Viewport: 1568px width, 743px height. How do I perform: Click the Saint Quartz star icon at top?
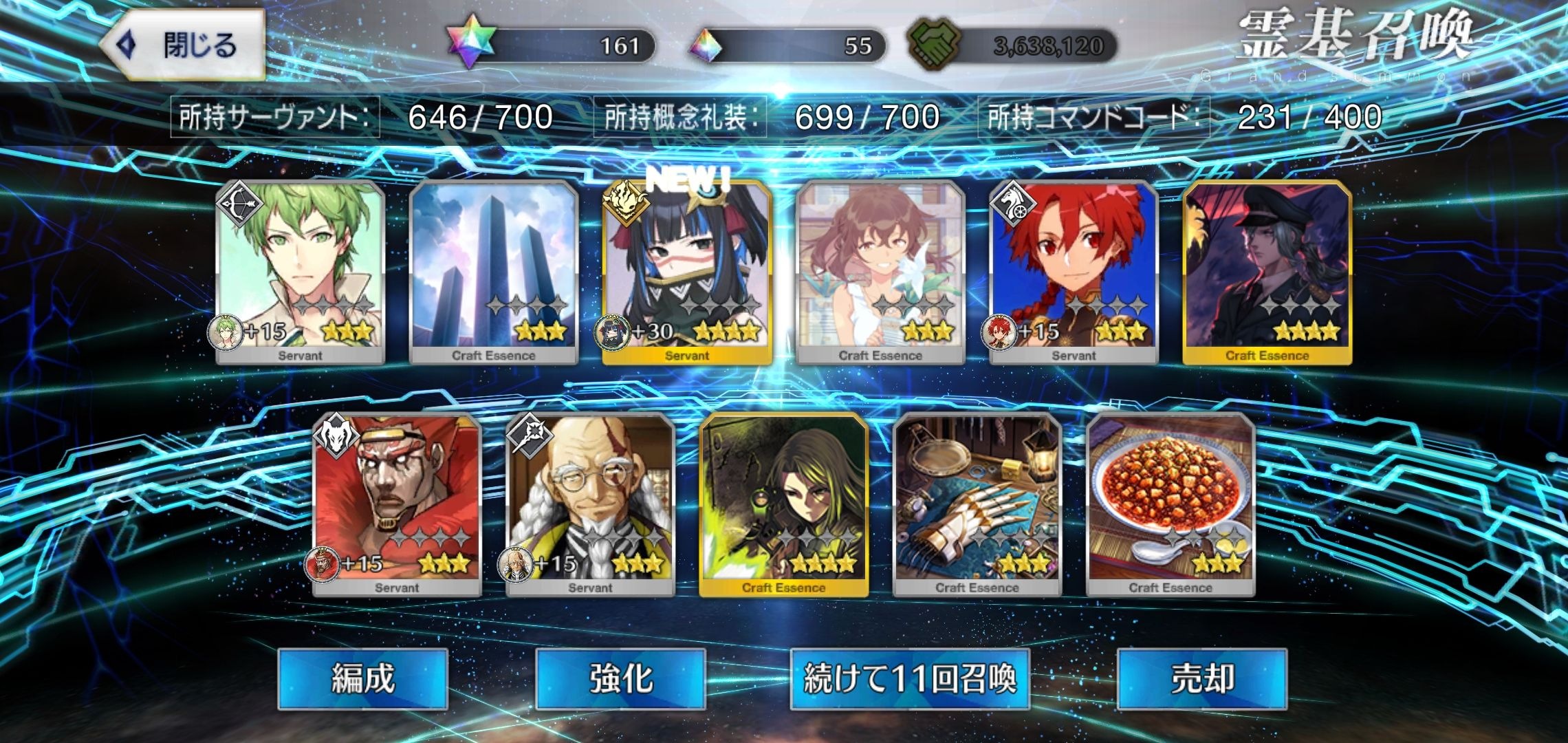coord(473,44)
